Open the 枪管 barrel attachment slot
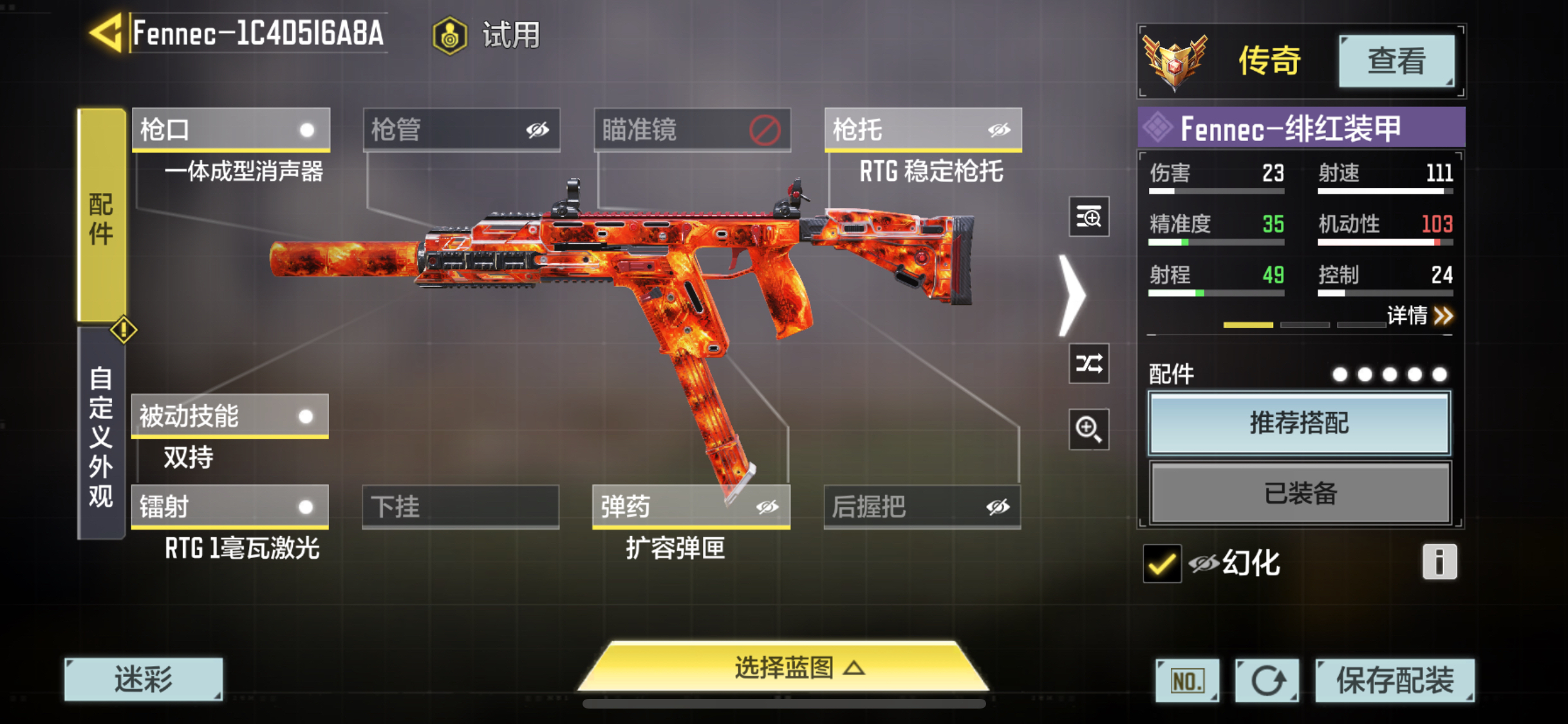Image resolution: width=1568 pixels, height=724 pixels. (x=461, y=129)
